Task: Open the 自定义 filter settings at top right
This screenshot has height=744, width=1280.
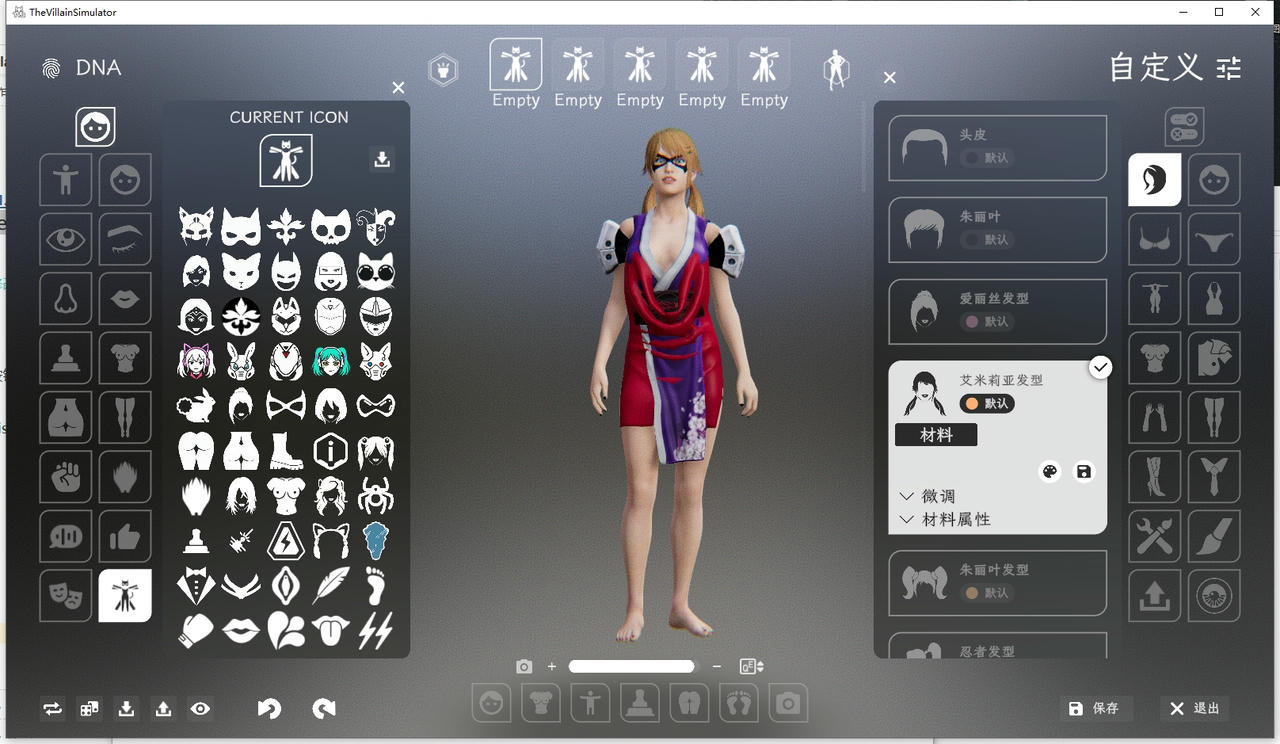Action: point(1228,69)
